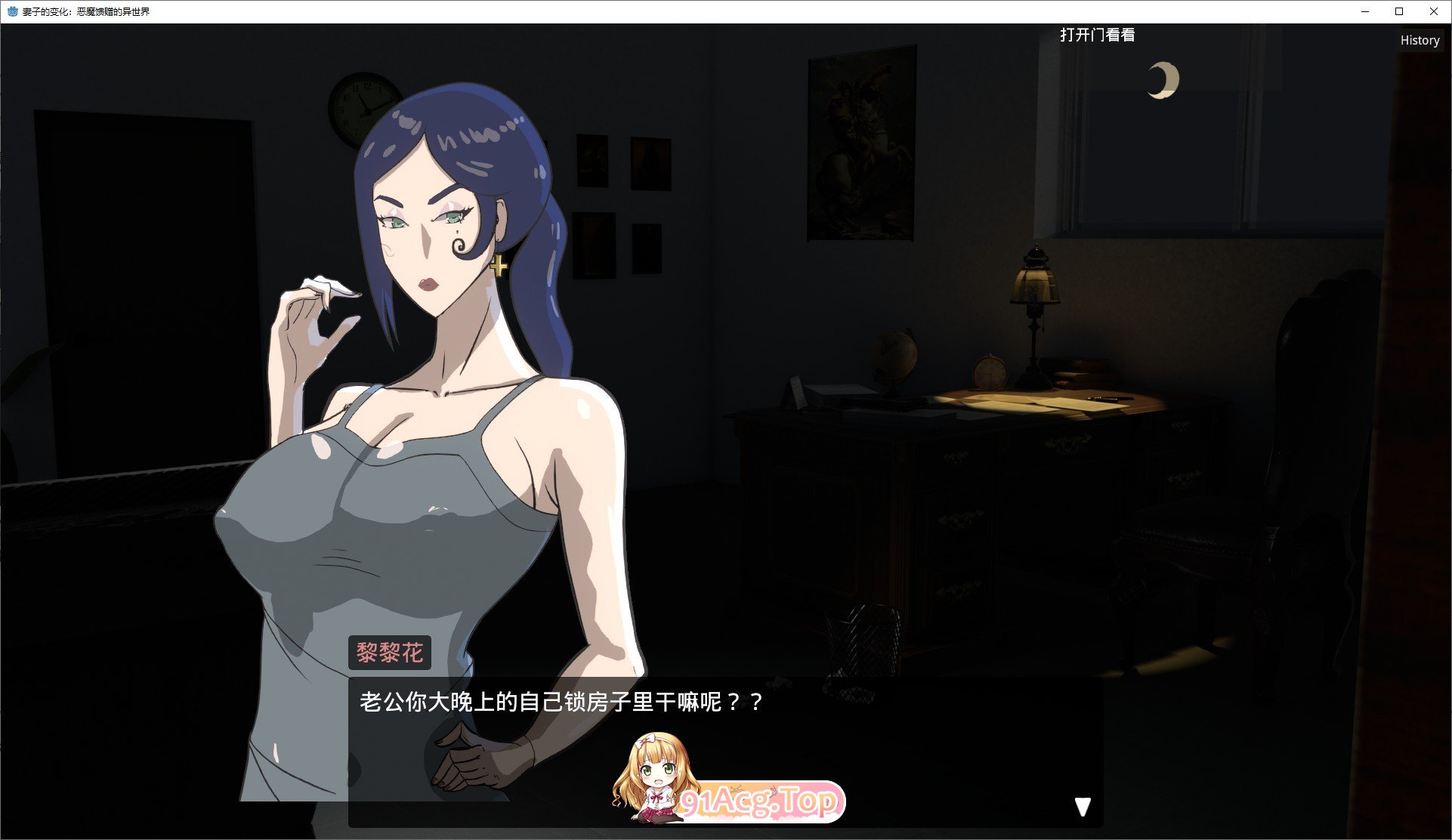Select the choice 打开门看看
The height and width of the screenshot is (840, 1452).
(x=1097, y=35)
